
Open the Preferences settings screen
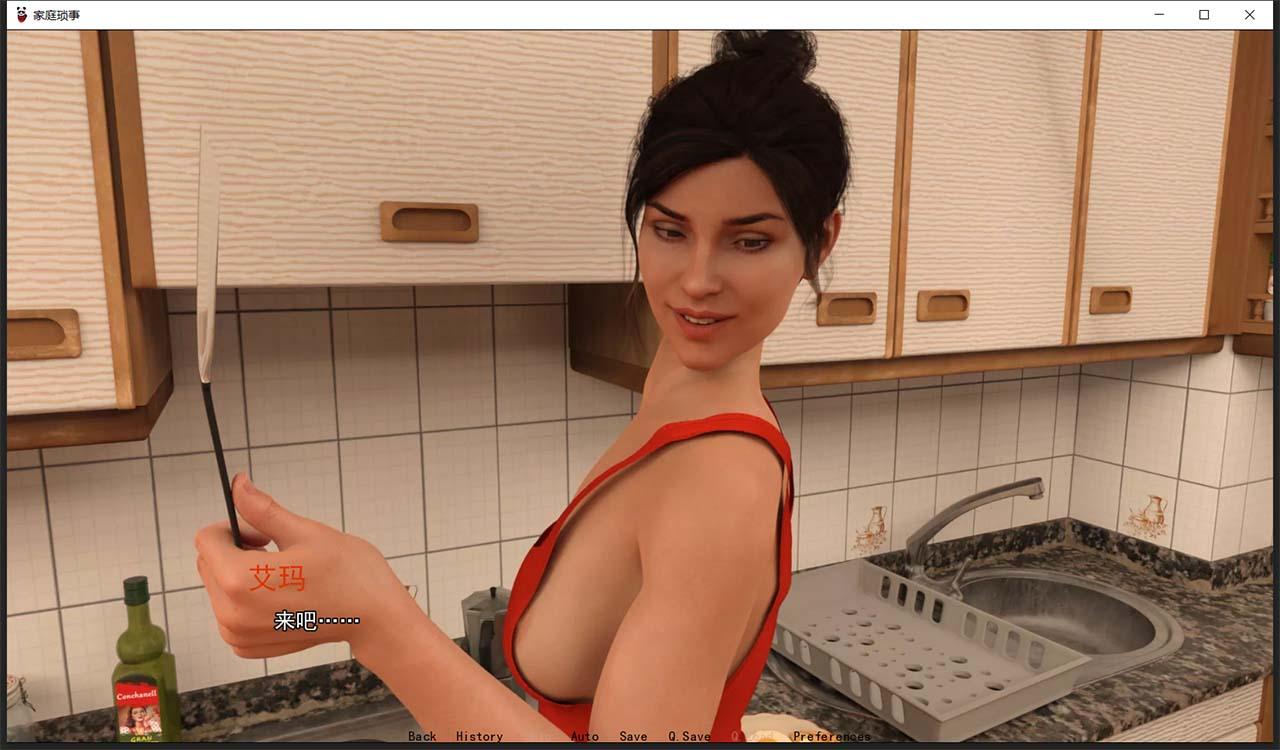(832, 736)
